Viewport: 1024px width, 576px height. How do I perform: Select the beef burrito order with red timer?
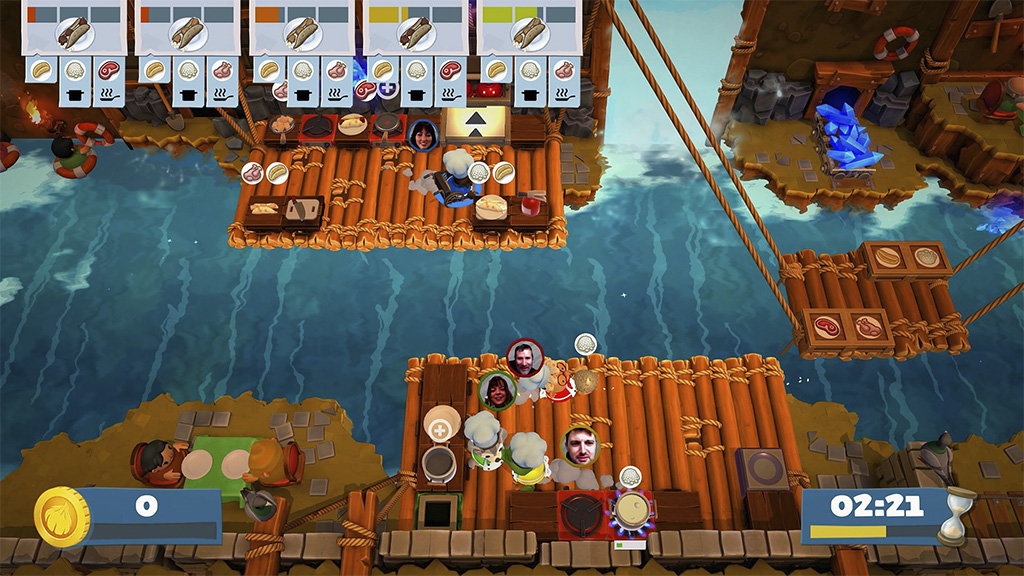pos(74,33)
